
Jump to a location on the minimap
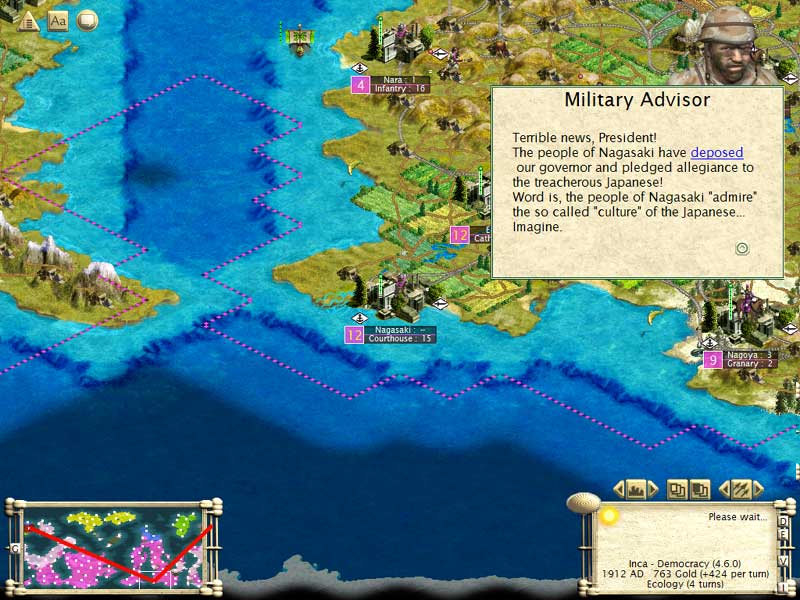coord(110,545)
